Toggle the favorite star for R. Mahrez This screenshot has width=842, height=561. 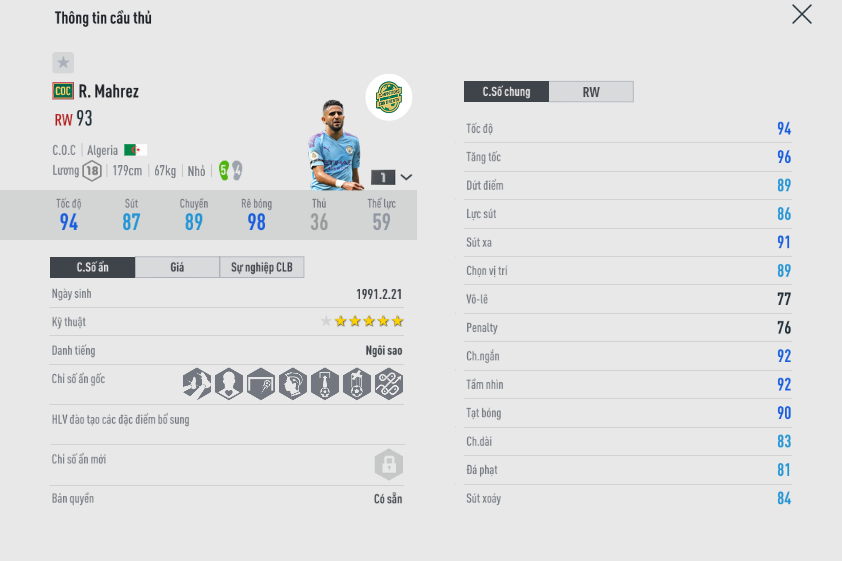[x=63, y=63]
